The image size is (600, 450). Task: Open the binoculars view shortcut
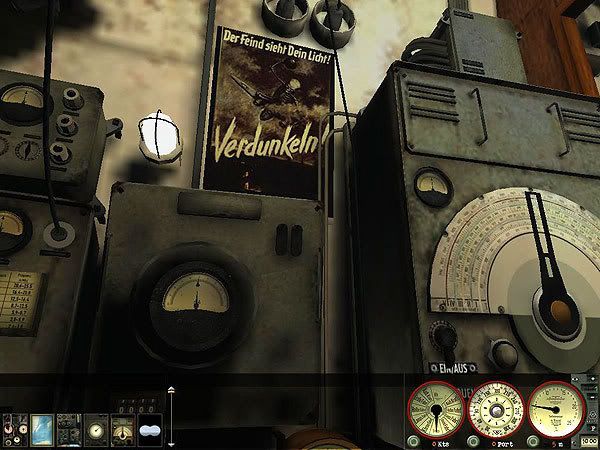149,428
